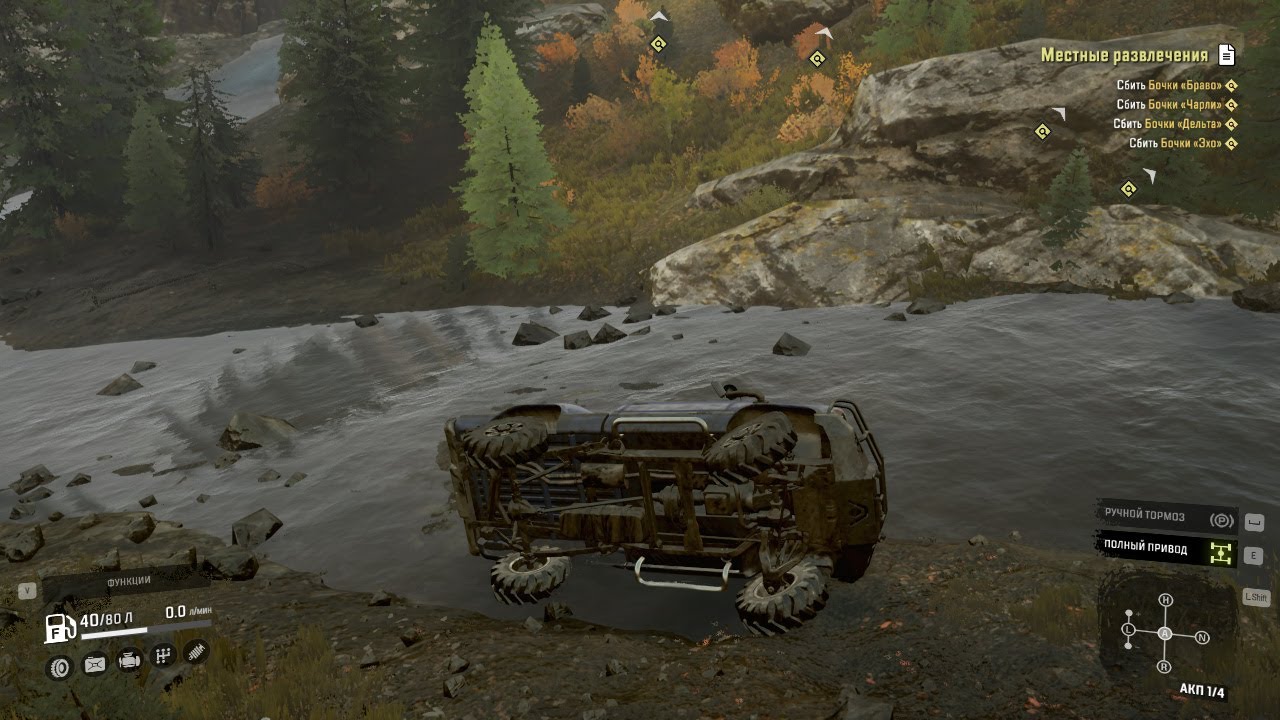Shift gearbox to H (high gear)
1280x720 pixels.
(1165, 600)
